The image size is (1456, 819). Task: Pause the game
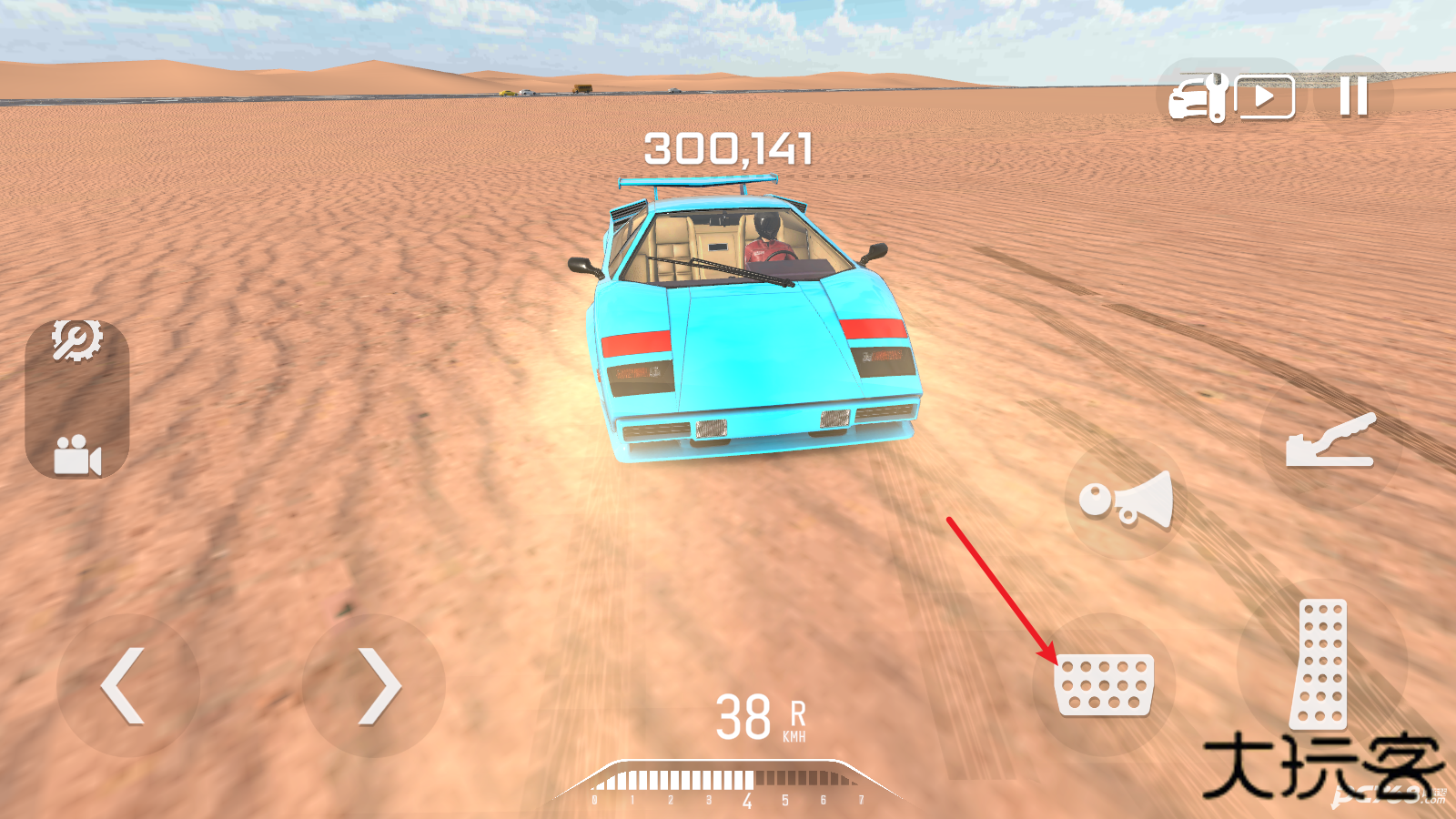pyautogui.click(x=1353, y=96)
